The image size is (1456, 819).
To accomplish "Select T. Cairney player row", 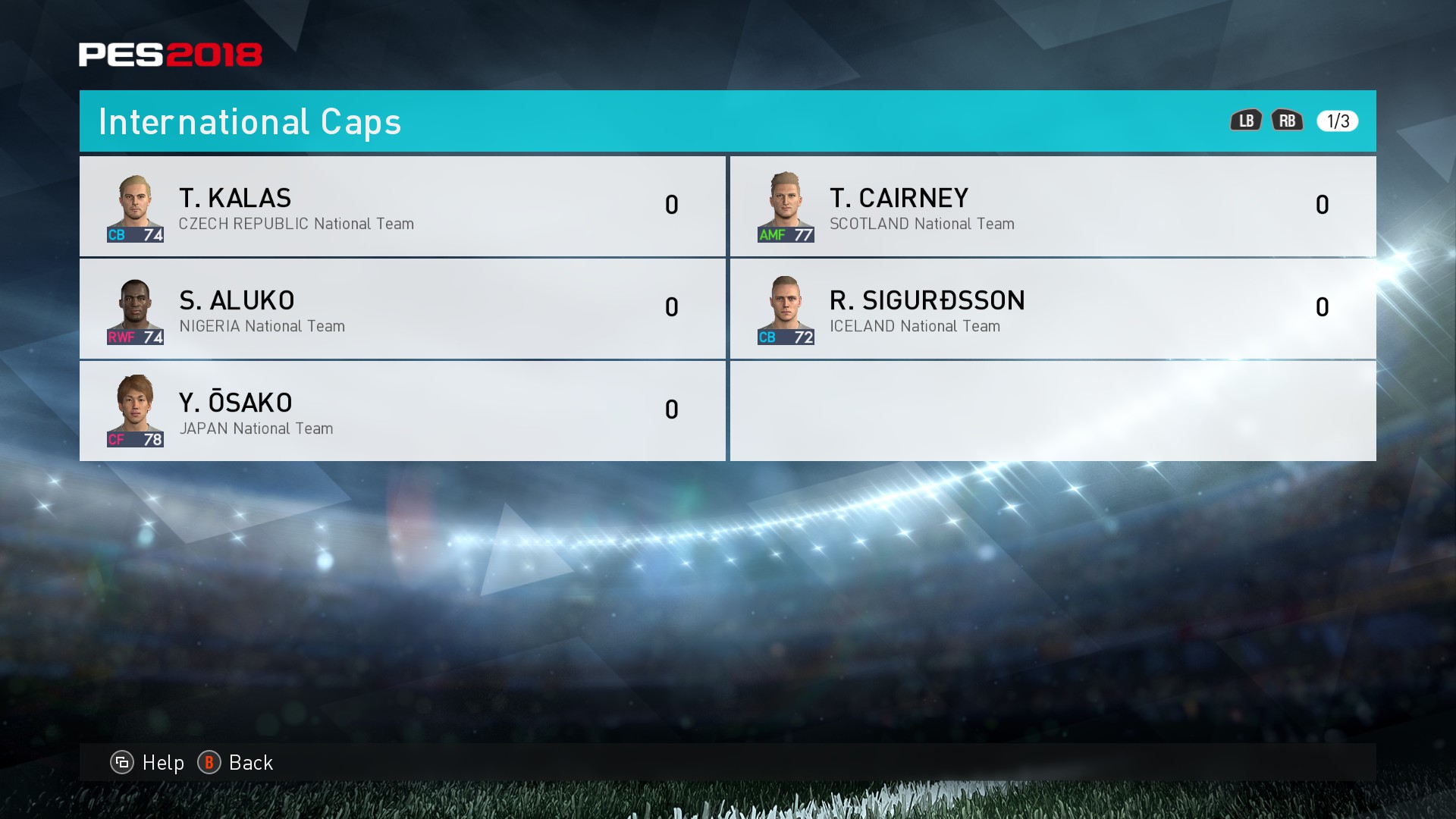I will click(x=1053, y=206).
